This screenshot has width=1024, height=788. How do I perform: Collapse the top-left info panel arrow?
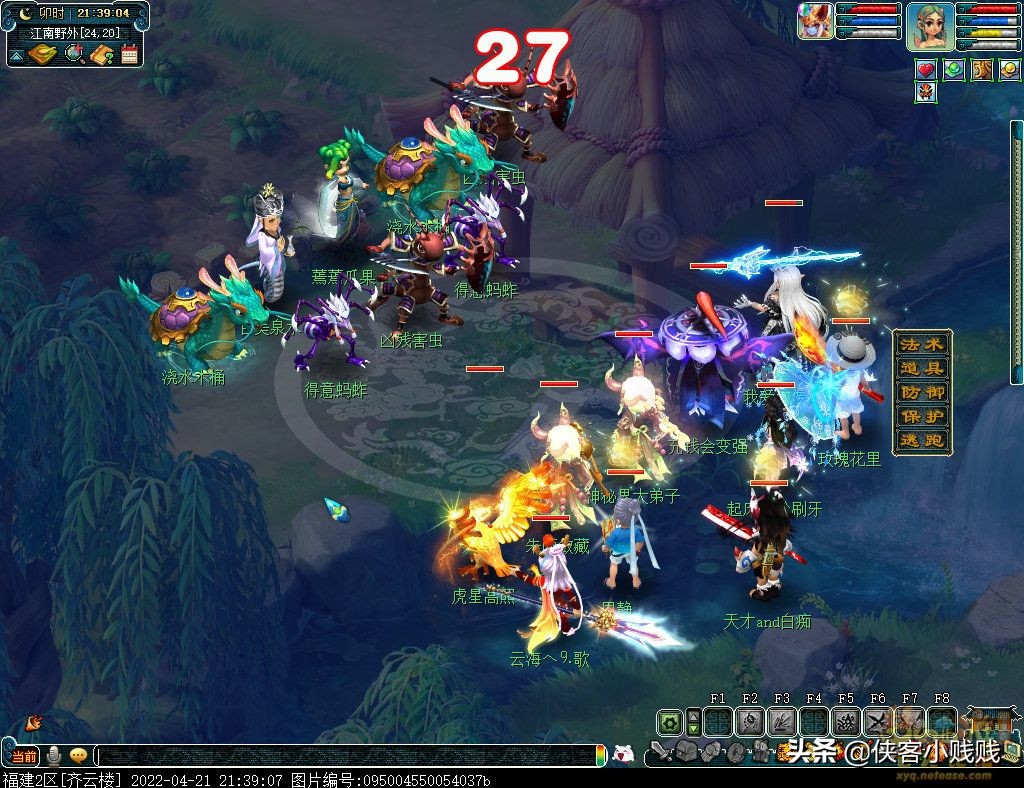[x=15, y=54]
